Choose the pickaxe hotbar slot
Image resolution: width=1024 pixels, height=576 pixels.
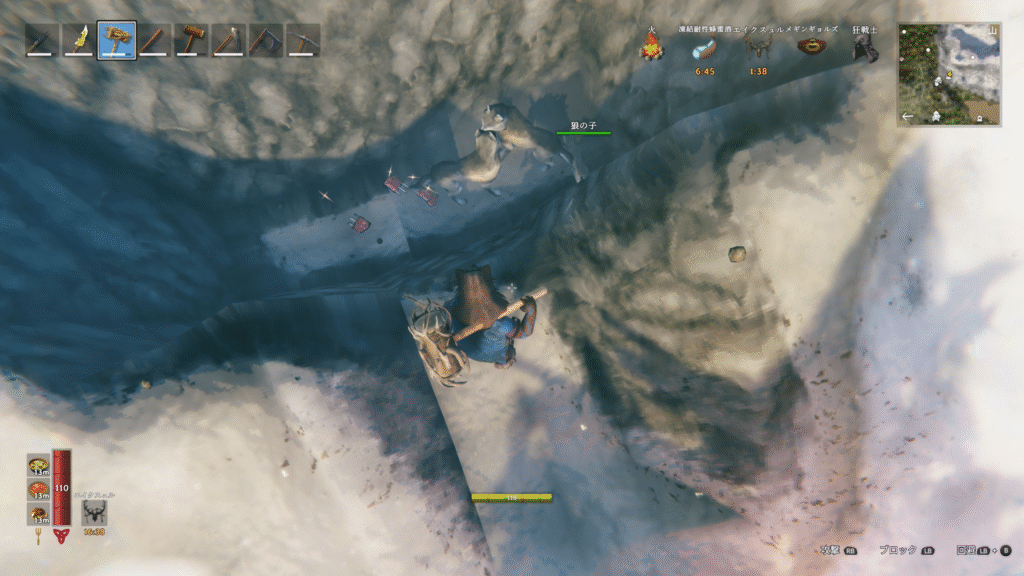(302, 40)
